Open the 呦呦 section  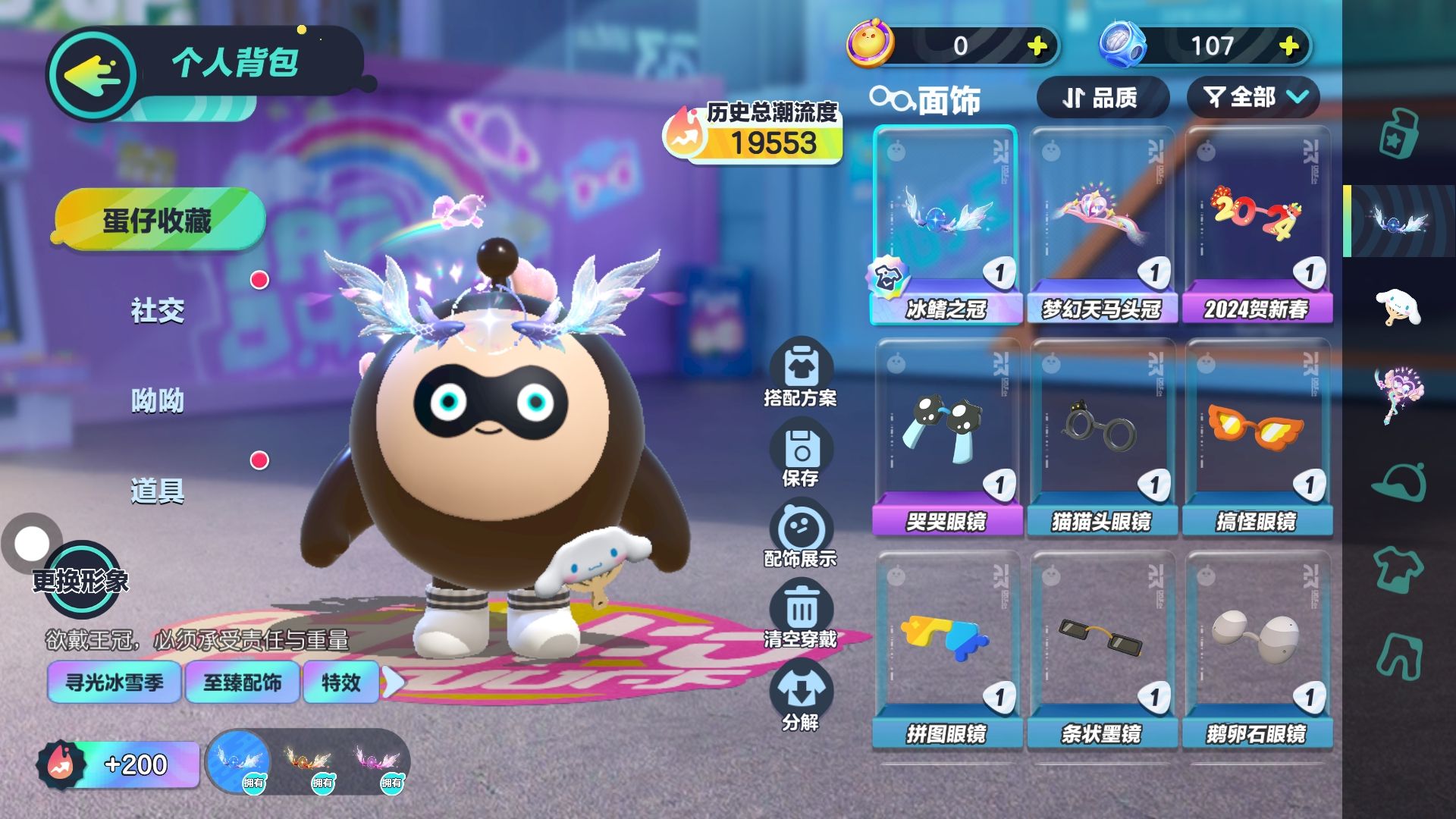158,400
